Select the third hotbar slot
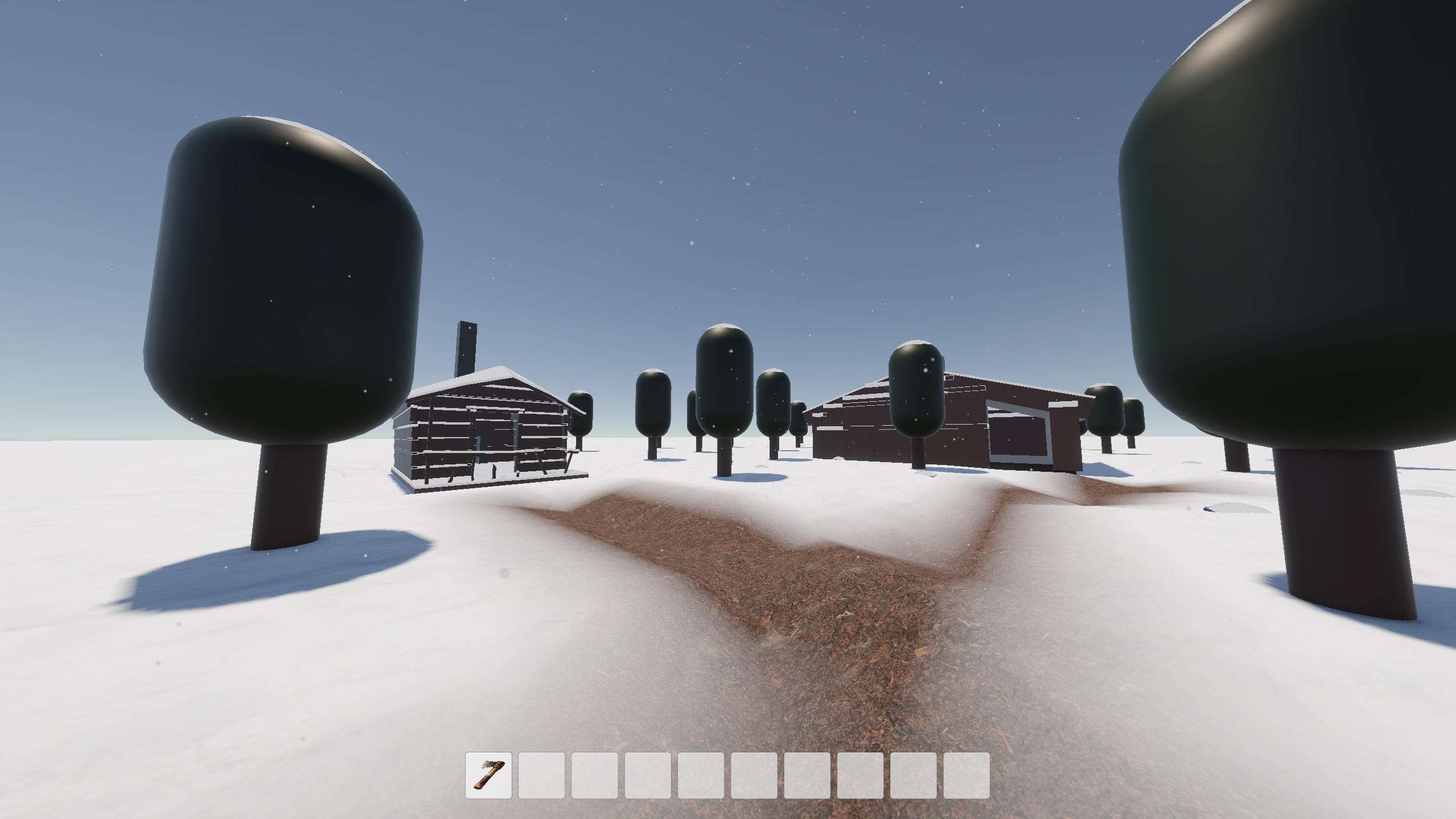 (594, 775)
